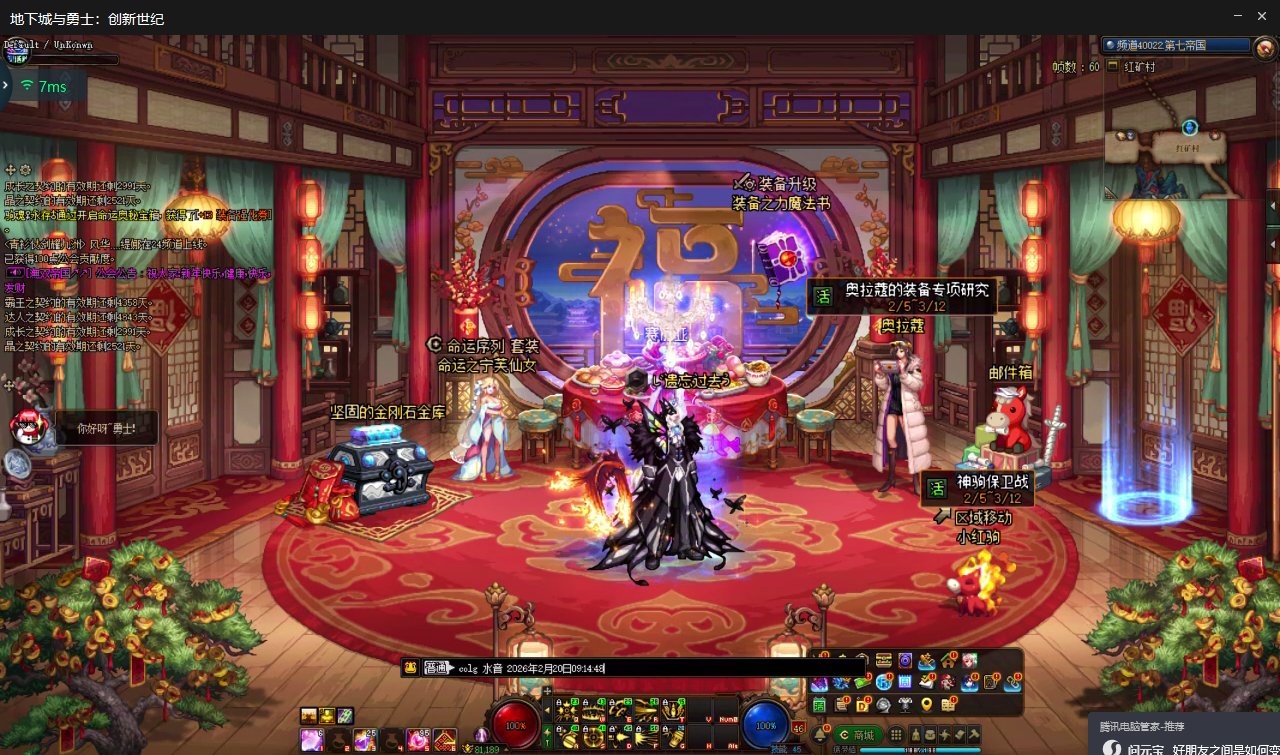Use the red heart item in slot 5
1280x755 pixels.
pyautogui.click(x=417, y=740)
